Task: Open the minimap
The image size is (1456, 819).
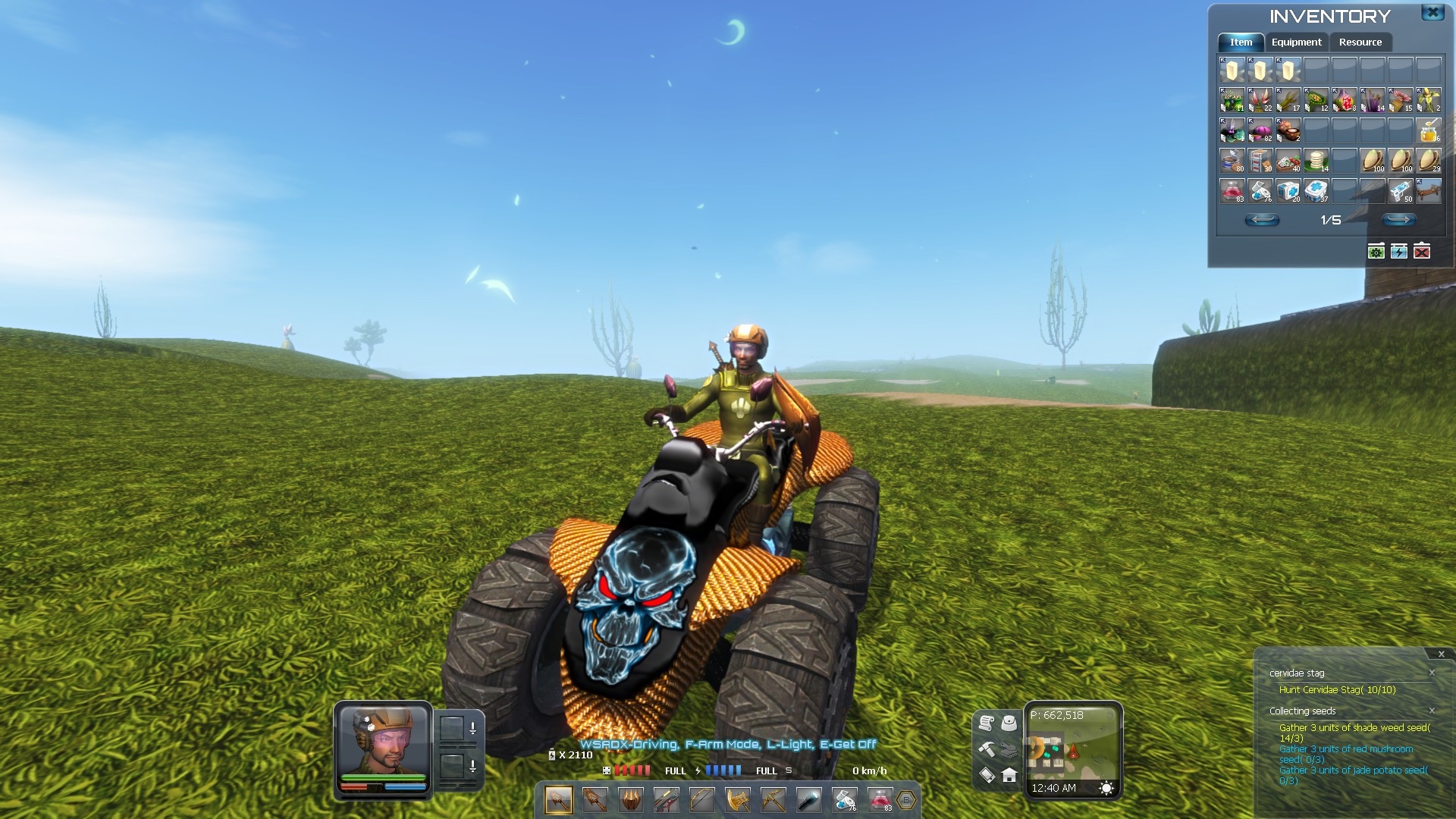Action: pos(1072,751)
